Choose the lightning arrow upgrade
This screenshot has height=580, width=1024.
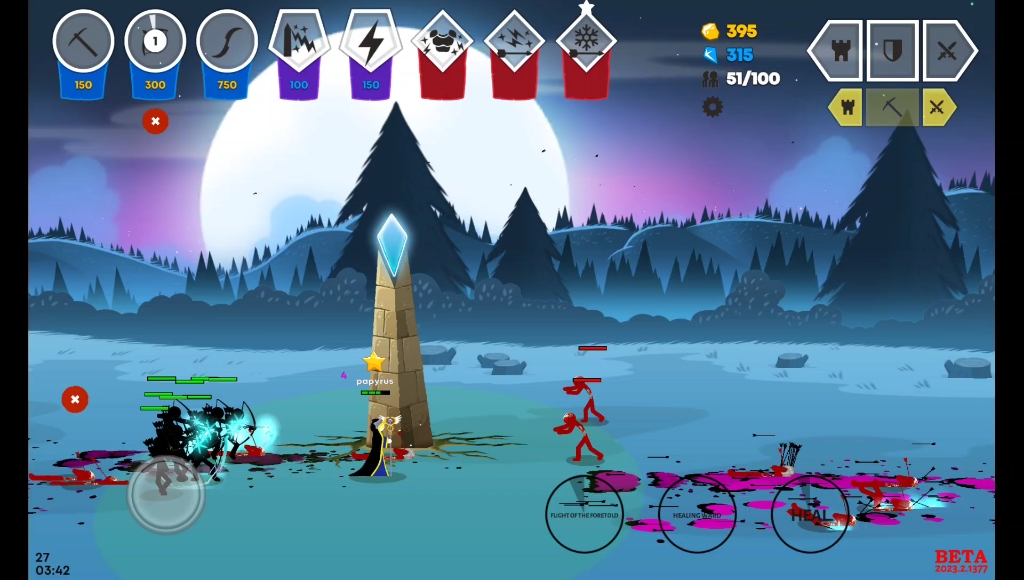[514, 44]
